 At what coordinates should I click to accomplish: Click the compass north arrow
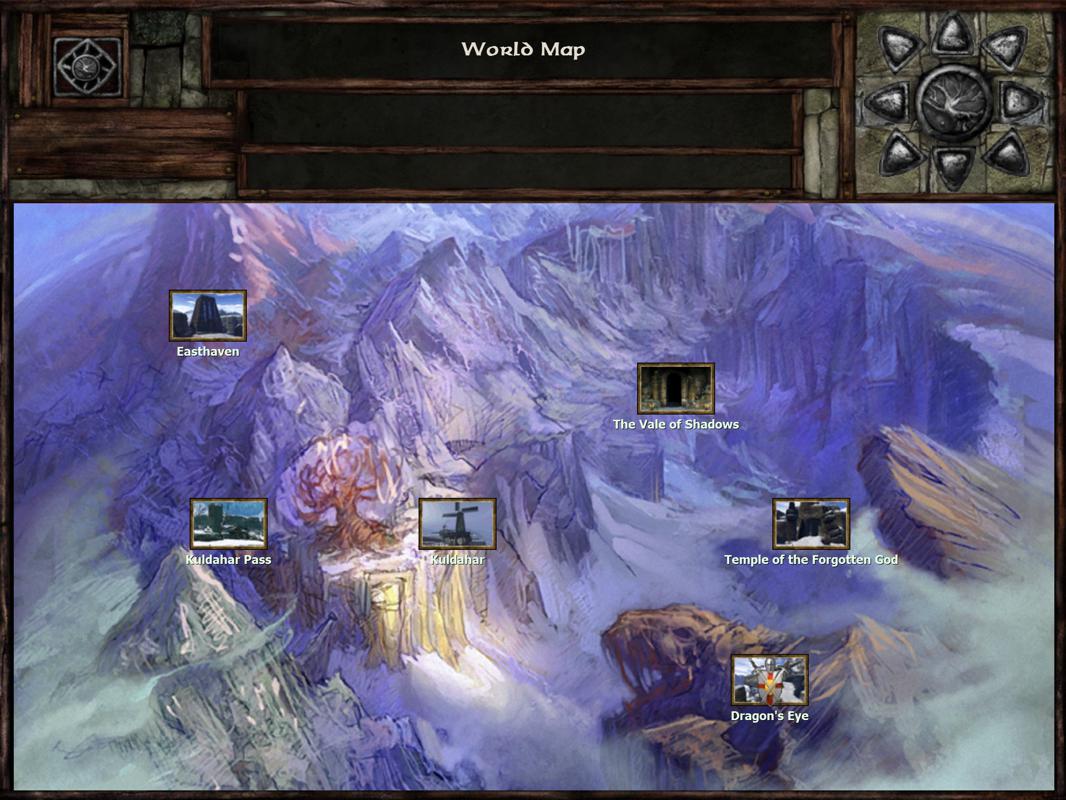click(x=952, y=35)
